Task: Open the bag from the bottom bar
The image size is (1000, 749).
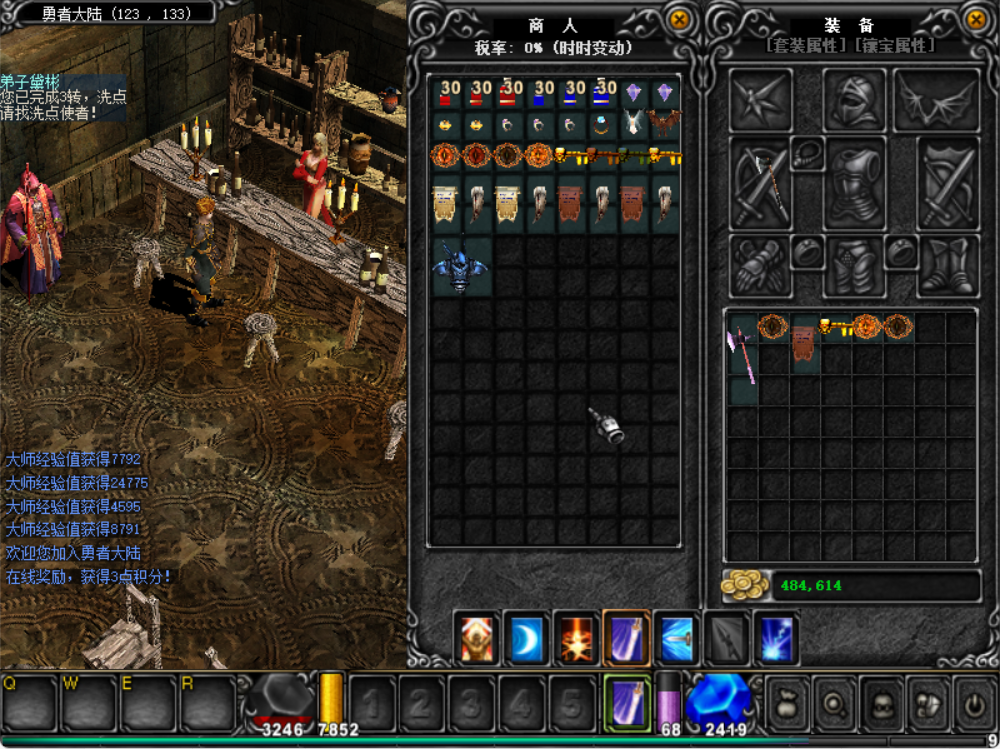Action: pyautogui.click(x=785, y=703)
